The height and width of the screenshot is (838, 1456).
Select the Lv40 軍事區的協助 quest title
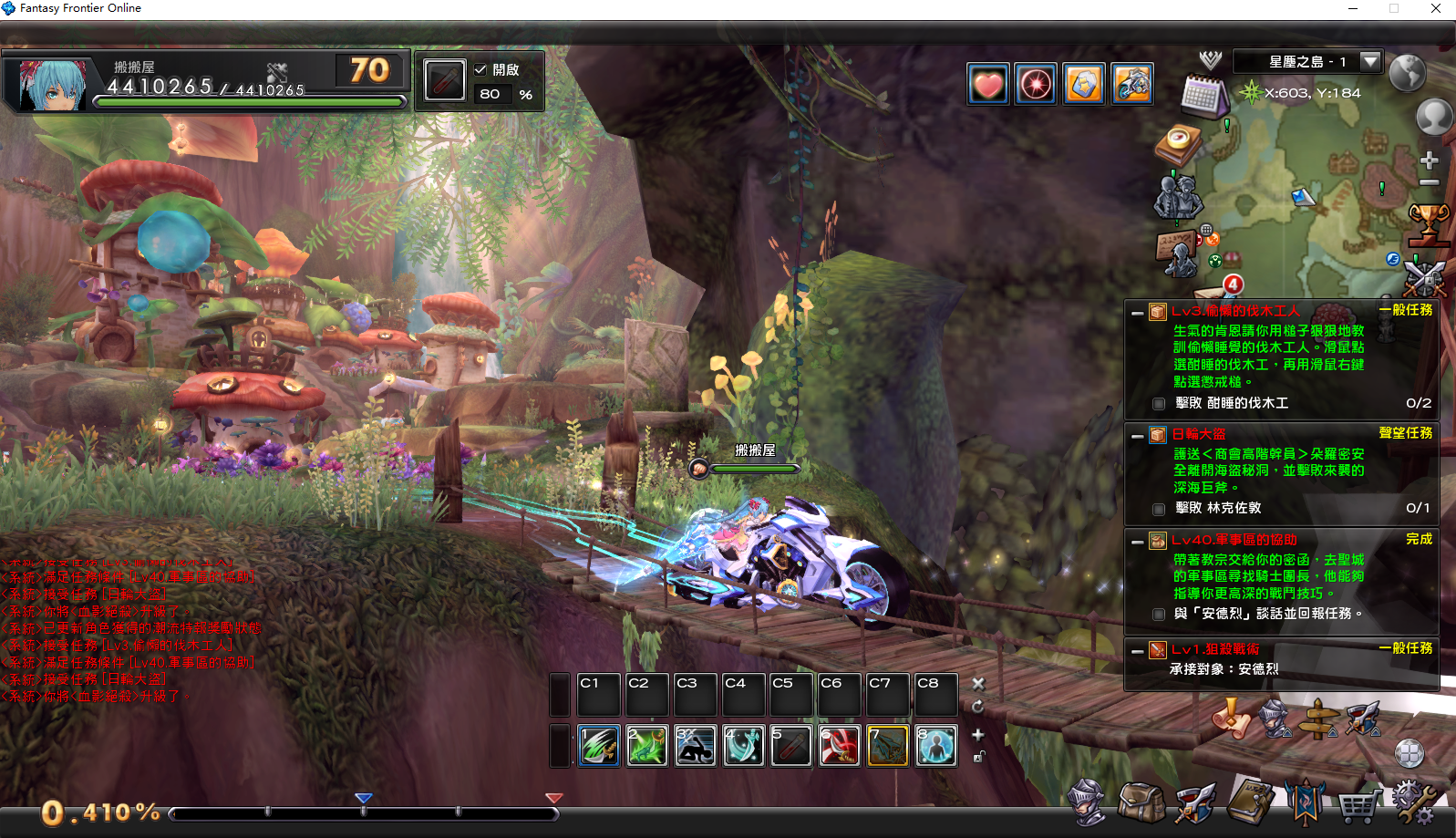[1234, 540]
